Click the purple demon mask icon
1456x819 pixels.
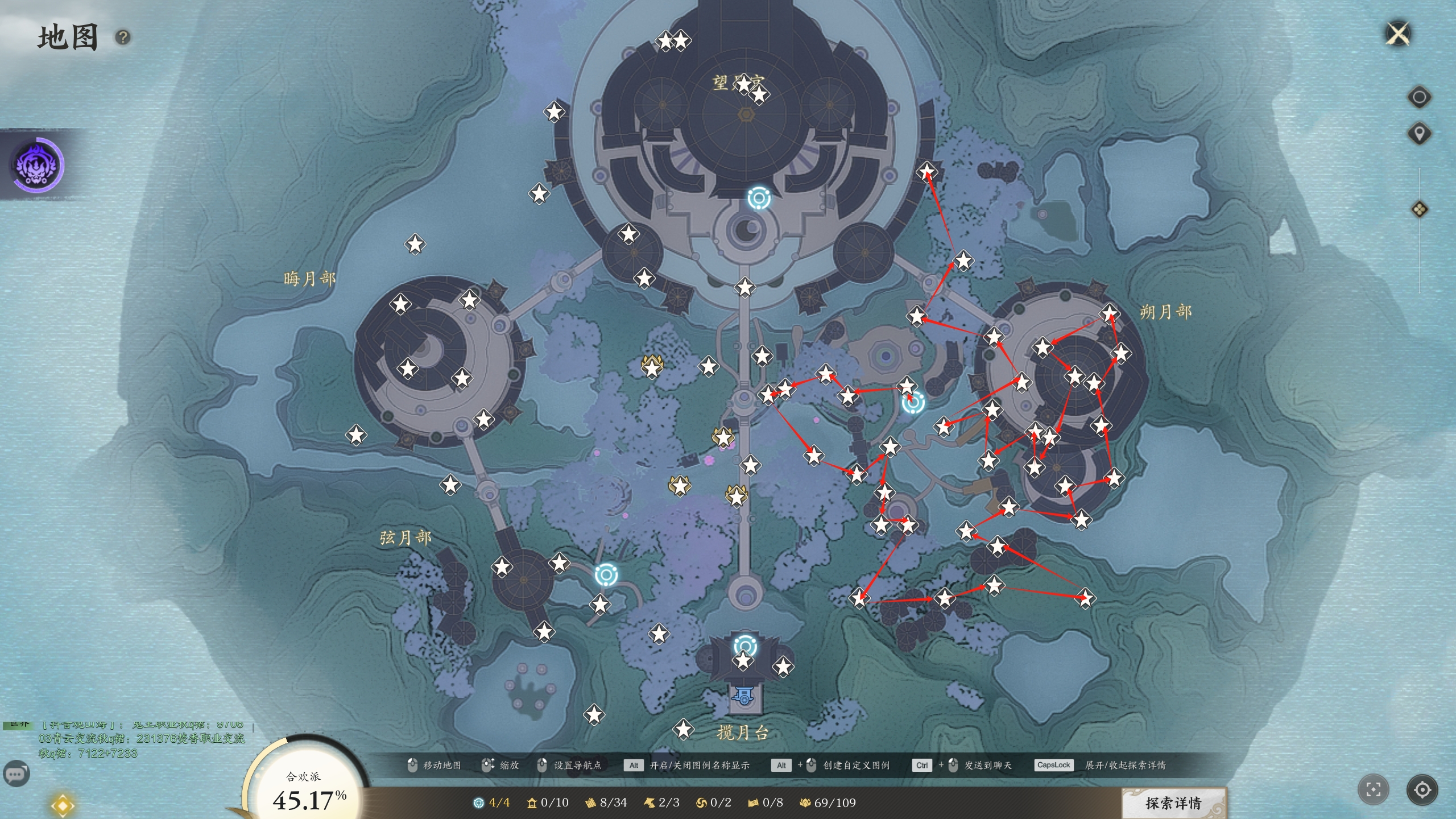click(x=38, y=165)
